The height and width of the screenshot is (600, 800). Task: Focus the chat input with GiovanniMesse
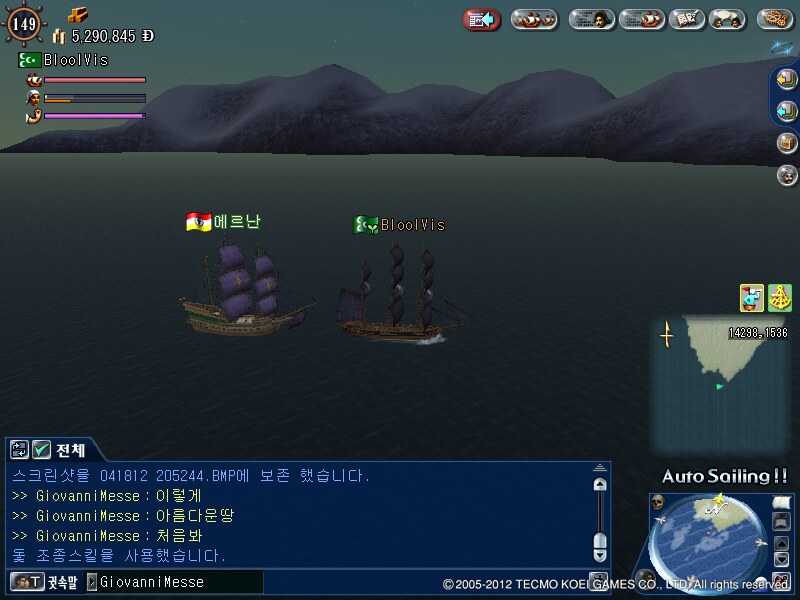(175, 581)
